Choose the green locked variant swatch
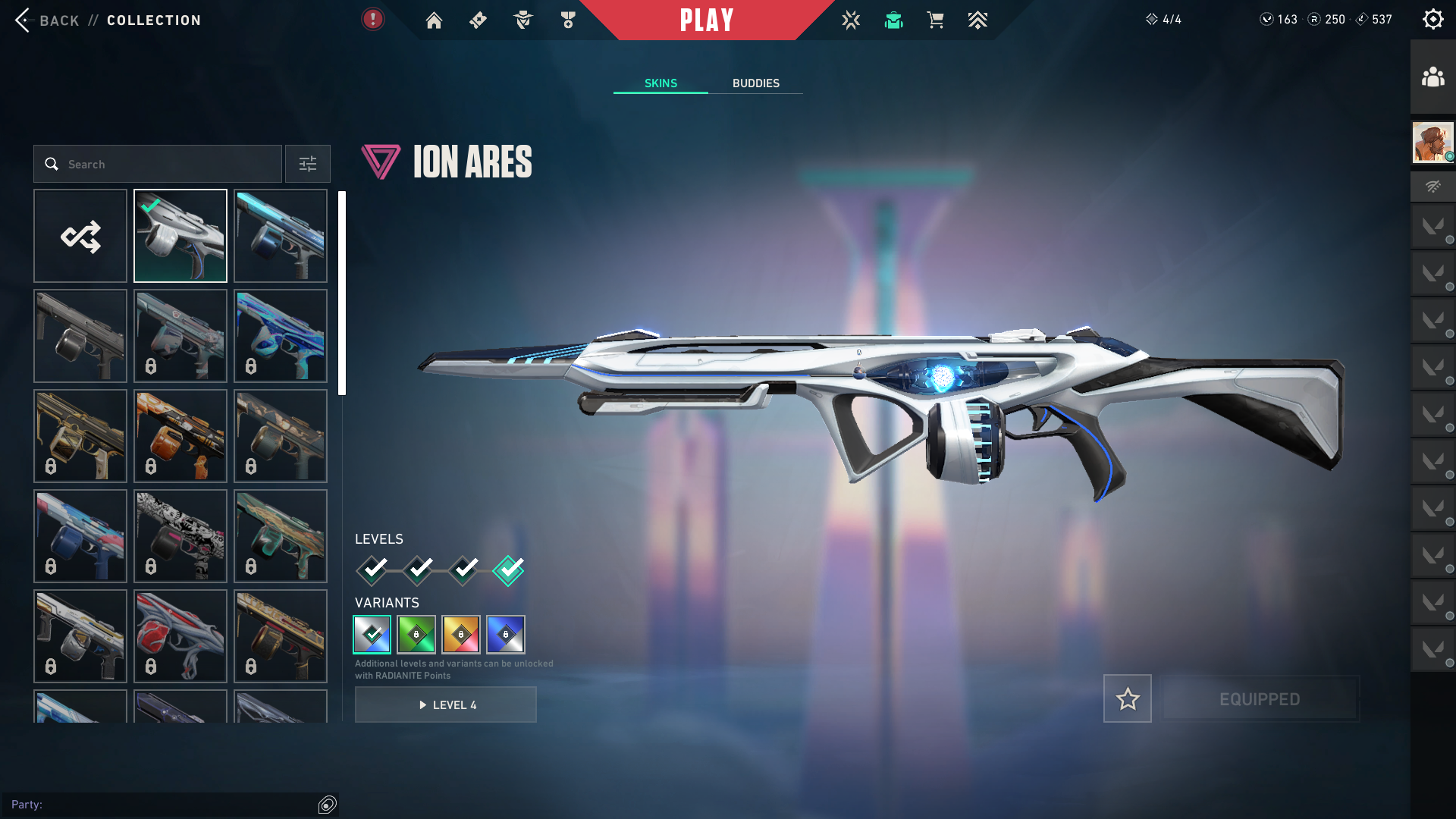The image size is (1456, 819). [416, 635]
